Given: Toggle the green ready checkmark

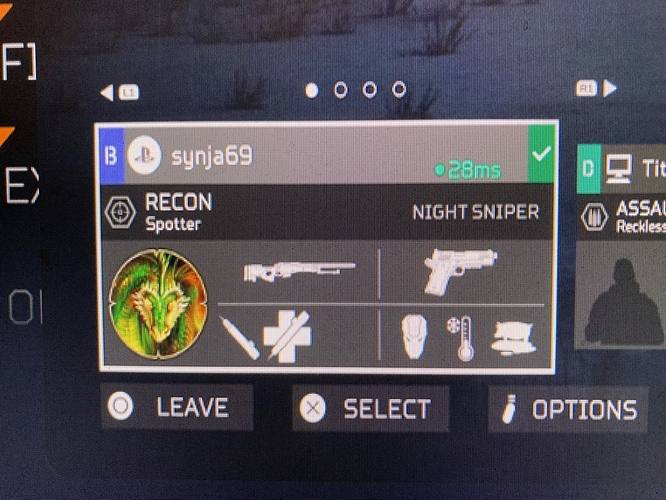Looking at the screenshot, I should tap(542, 156).
